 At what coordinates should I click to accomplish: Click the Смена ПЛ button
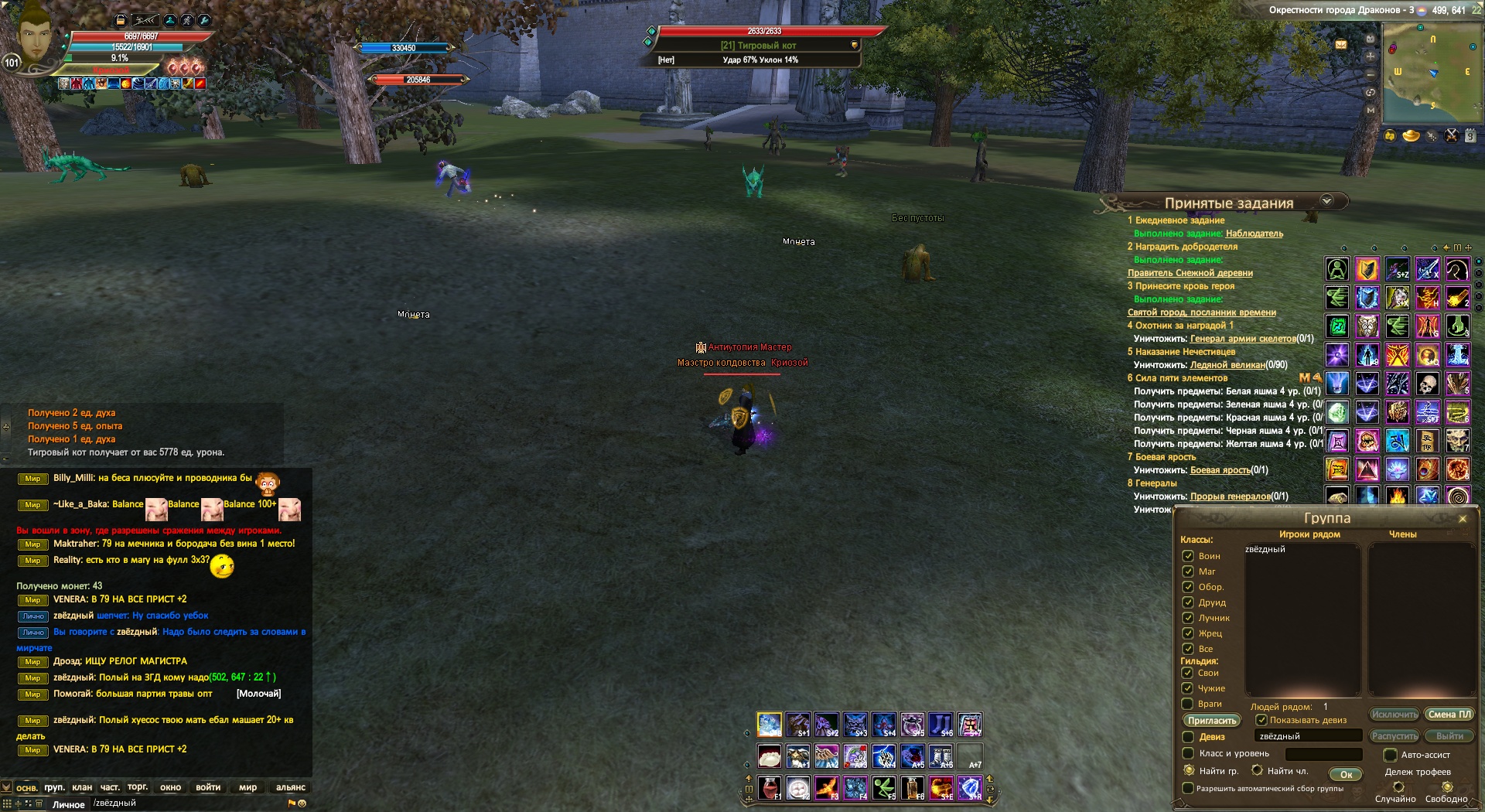pos(1449,715)
